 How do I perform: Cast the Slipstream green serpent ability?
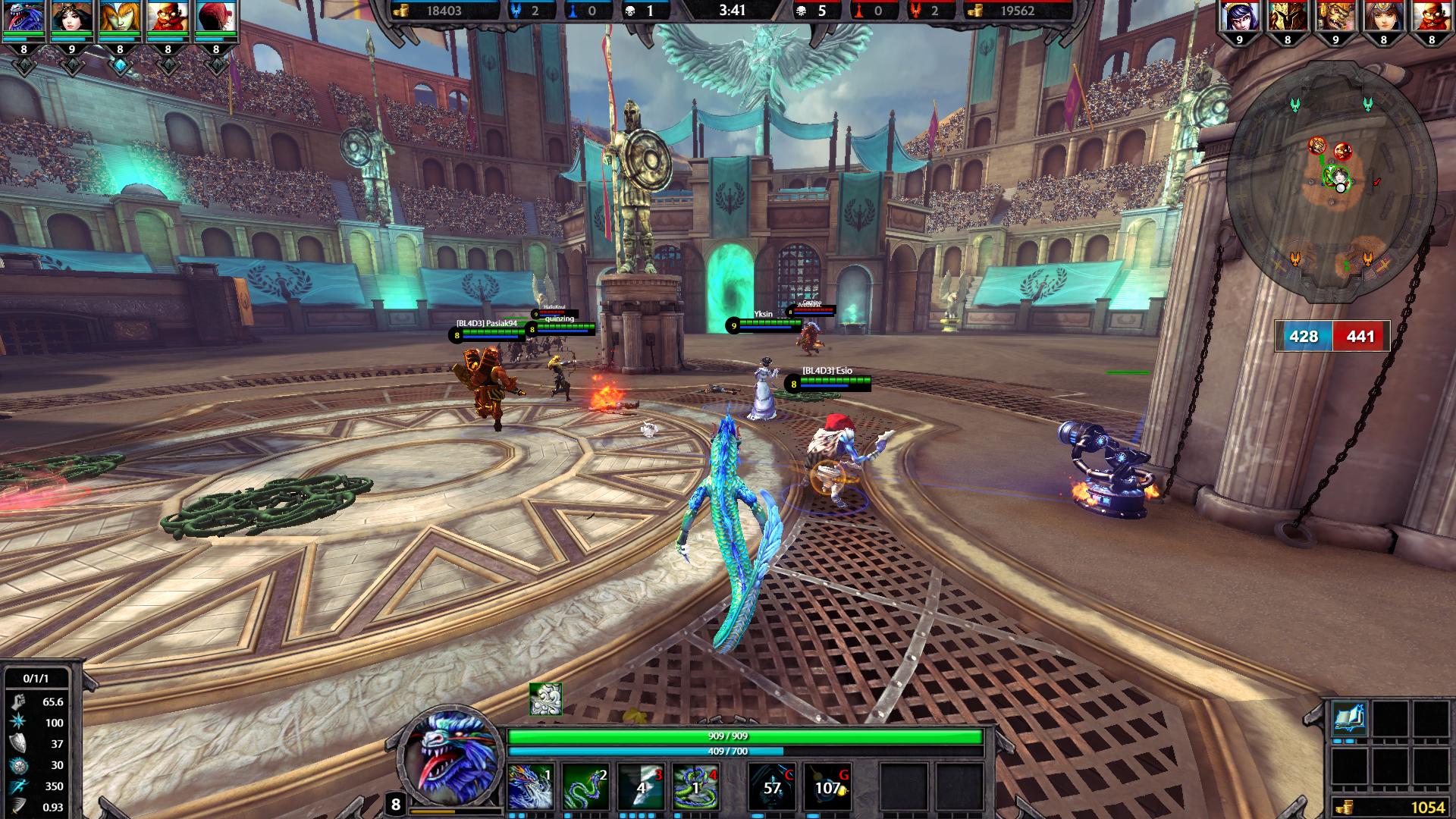pos(586,786)
